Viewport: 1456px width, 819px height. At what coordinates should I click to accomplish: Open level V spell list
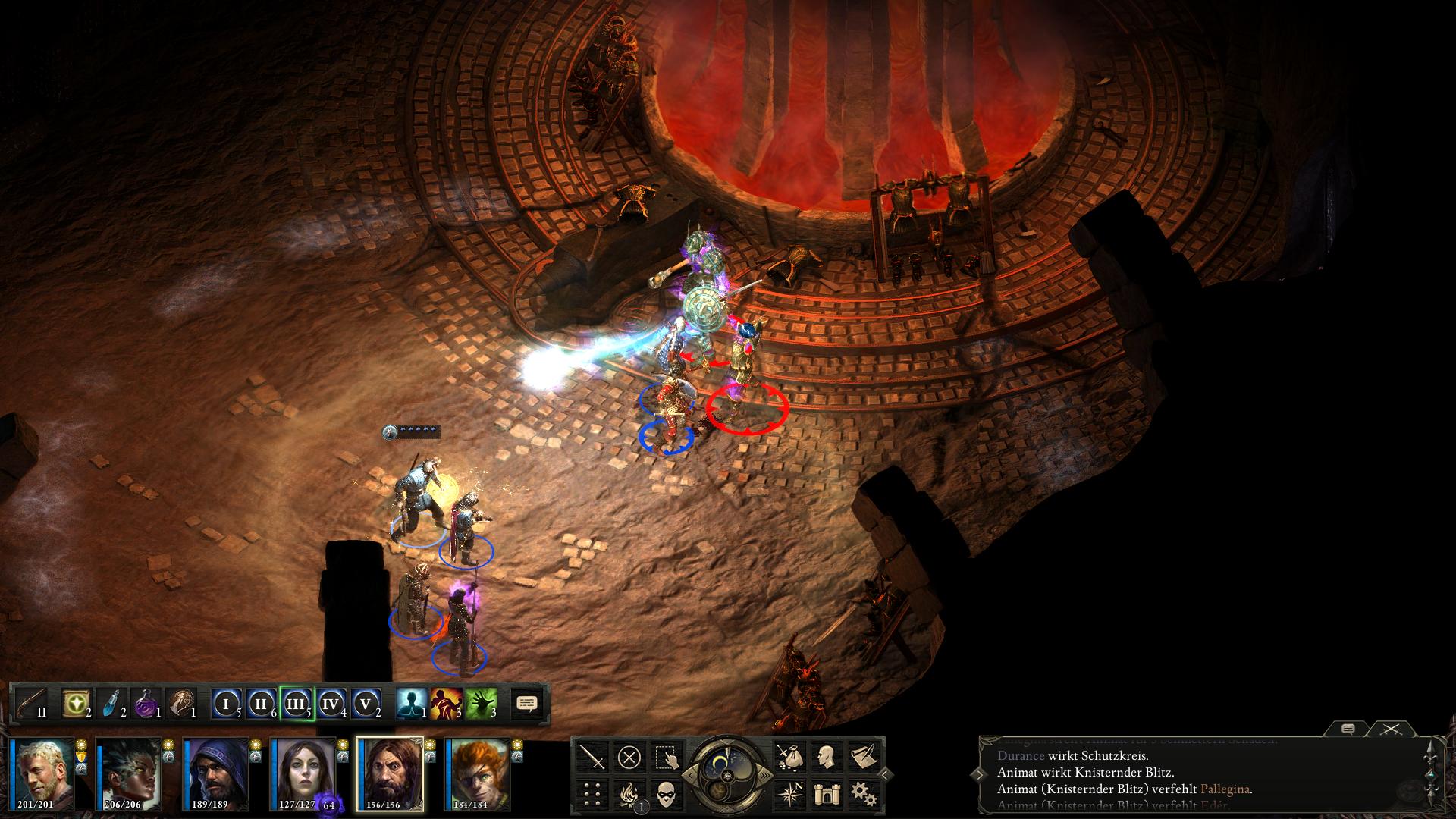tap(366, 704)
